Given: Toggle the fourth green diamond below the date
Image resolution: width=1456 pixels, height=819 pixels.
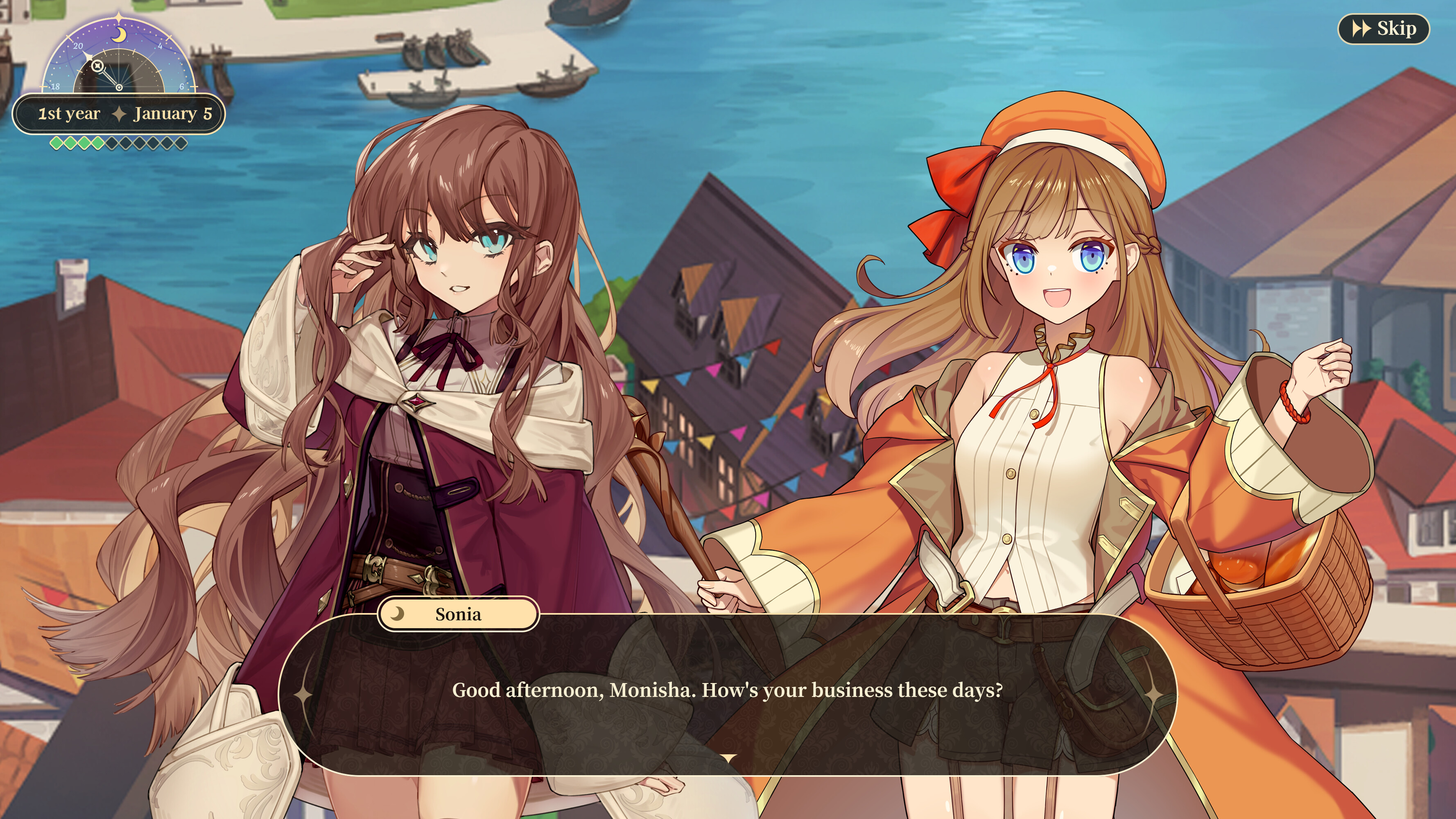Looking at the screenshot, I should click(x=98, y=144).
